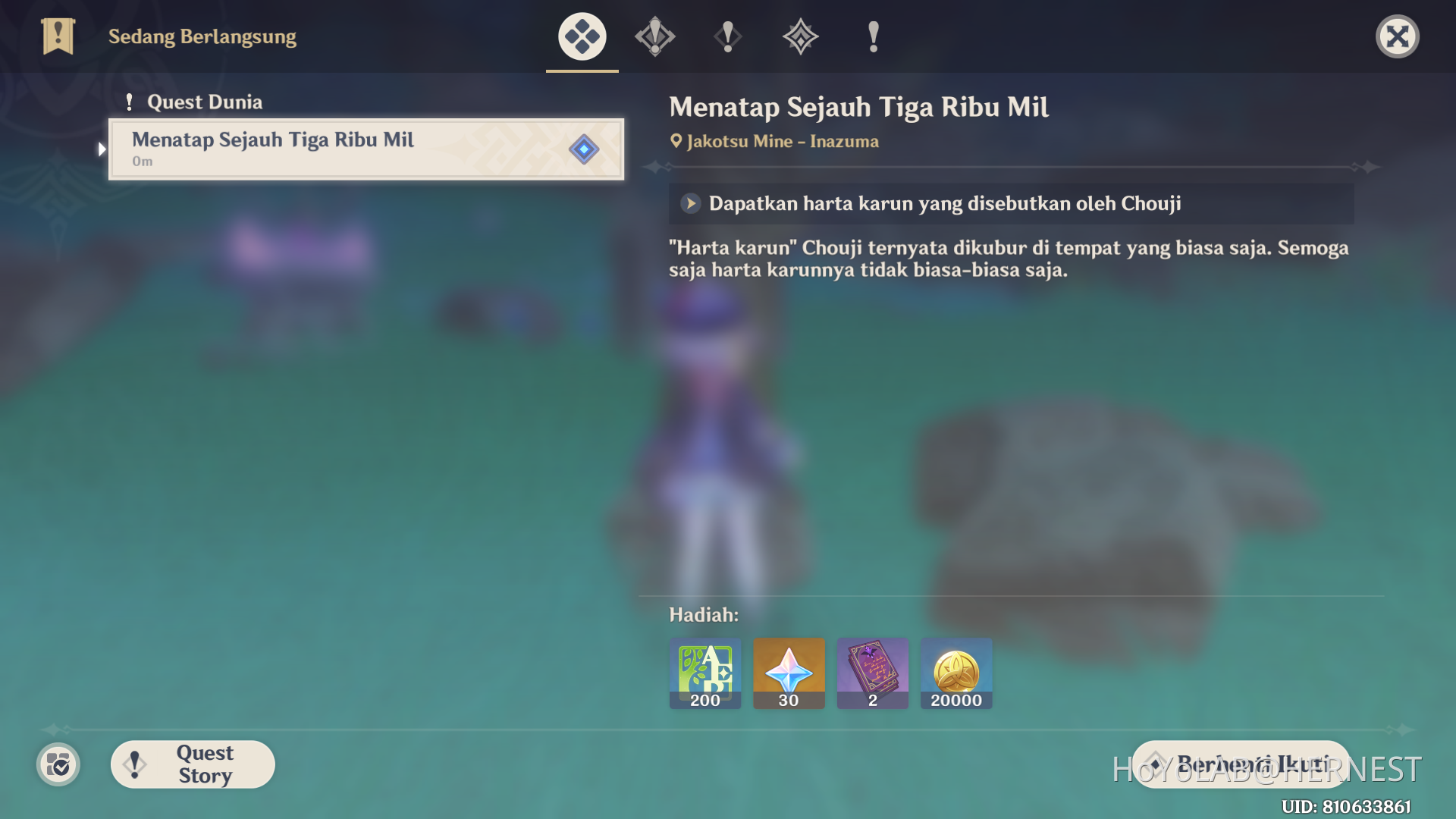Select the 20000 Mora reward item
This screenshot has width=1456, height=819.
[955, 673]
